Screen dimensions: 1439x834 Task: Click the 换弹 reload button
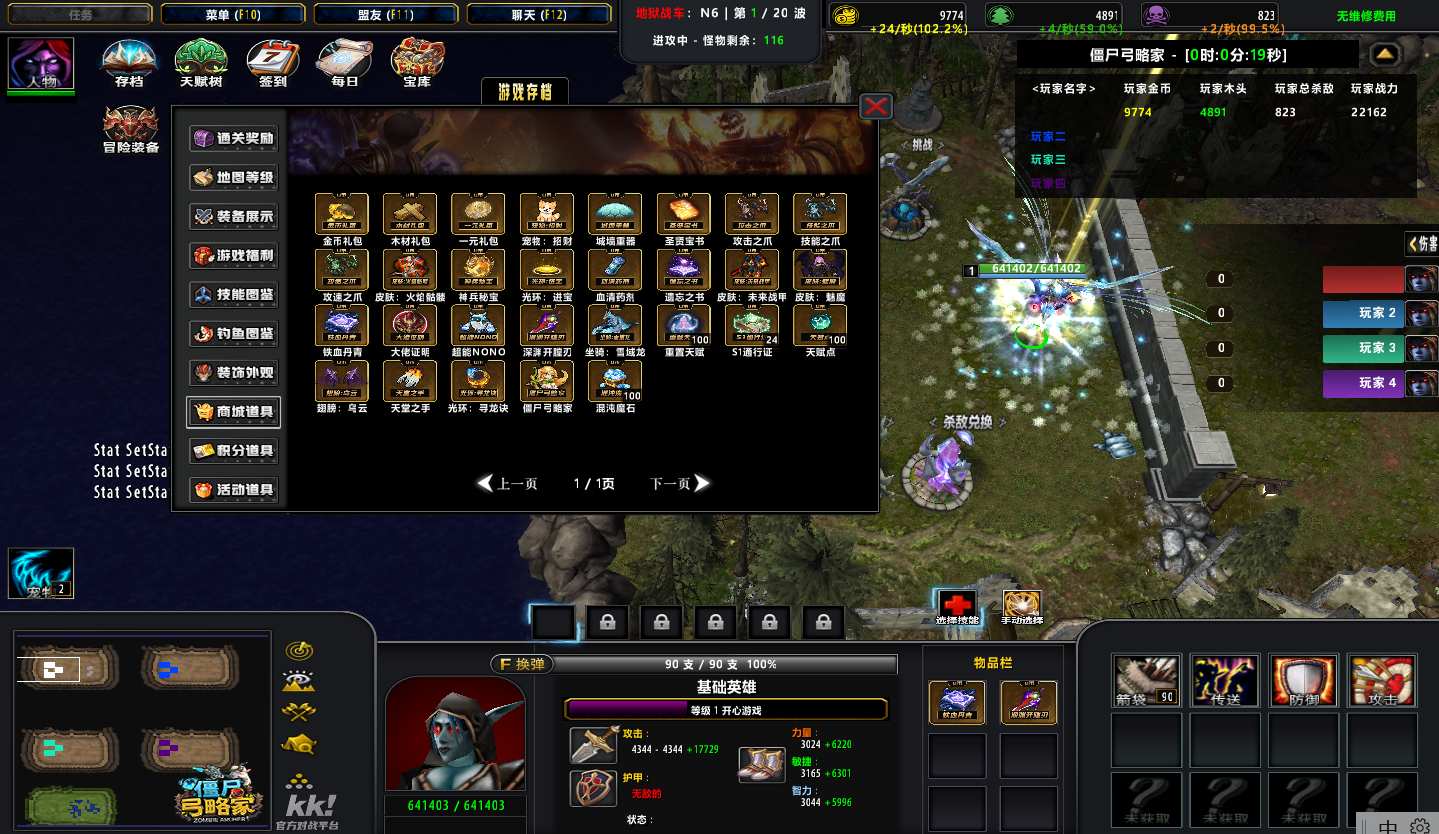pyautogui.click(x=520, y=664)
